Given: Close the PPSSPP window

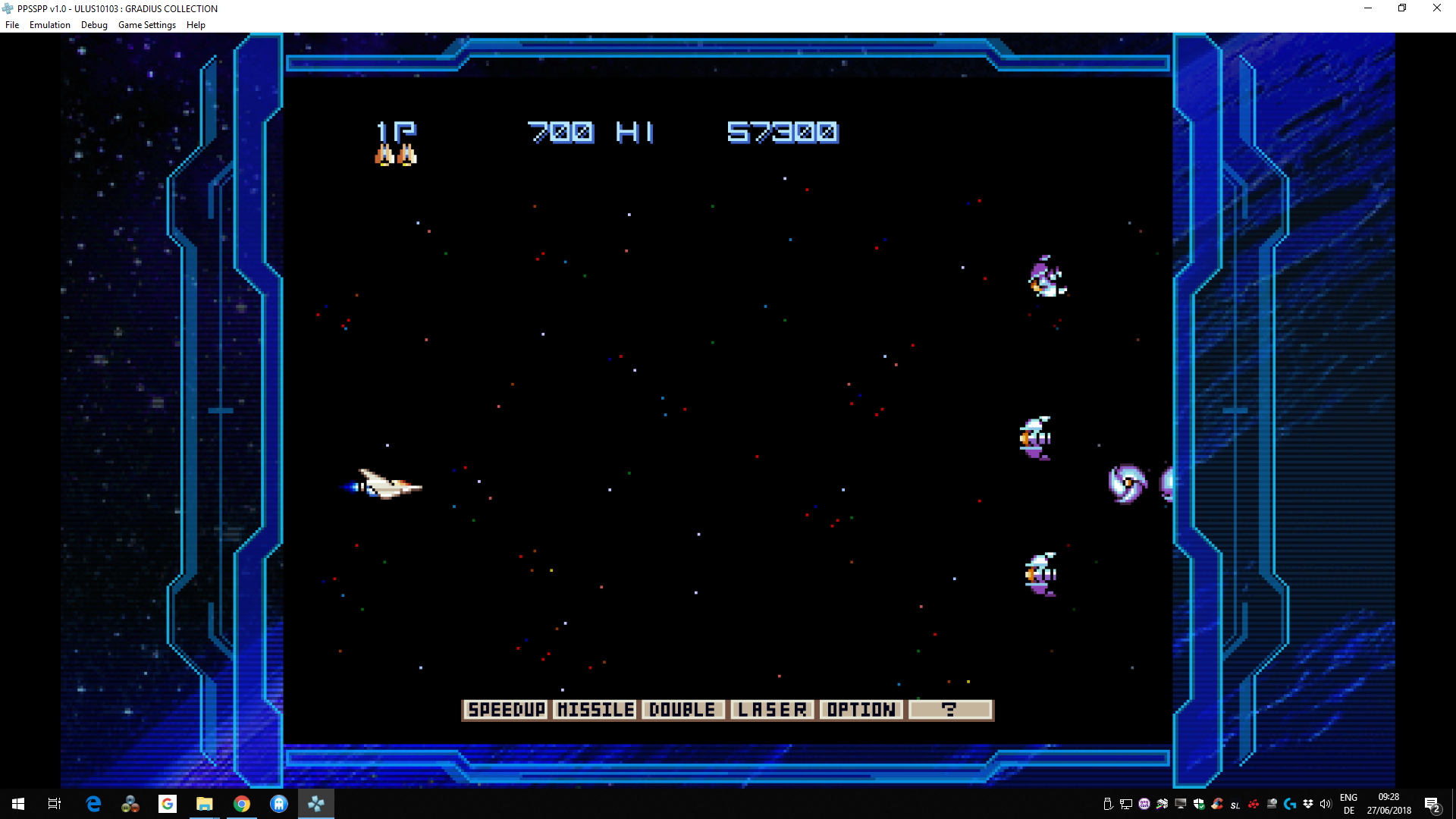Looking at the screenshot, I should (x=1436, y=8).
